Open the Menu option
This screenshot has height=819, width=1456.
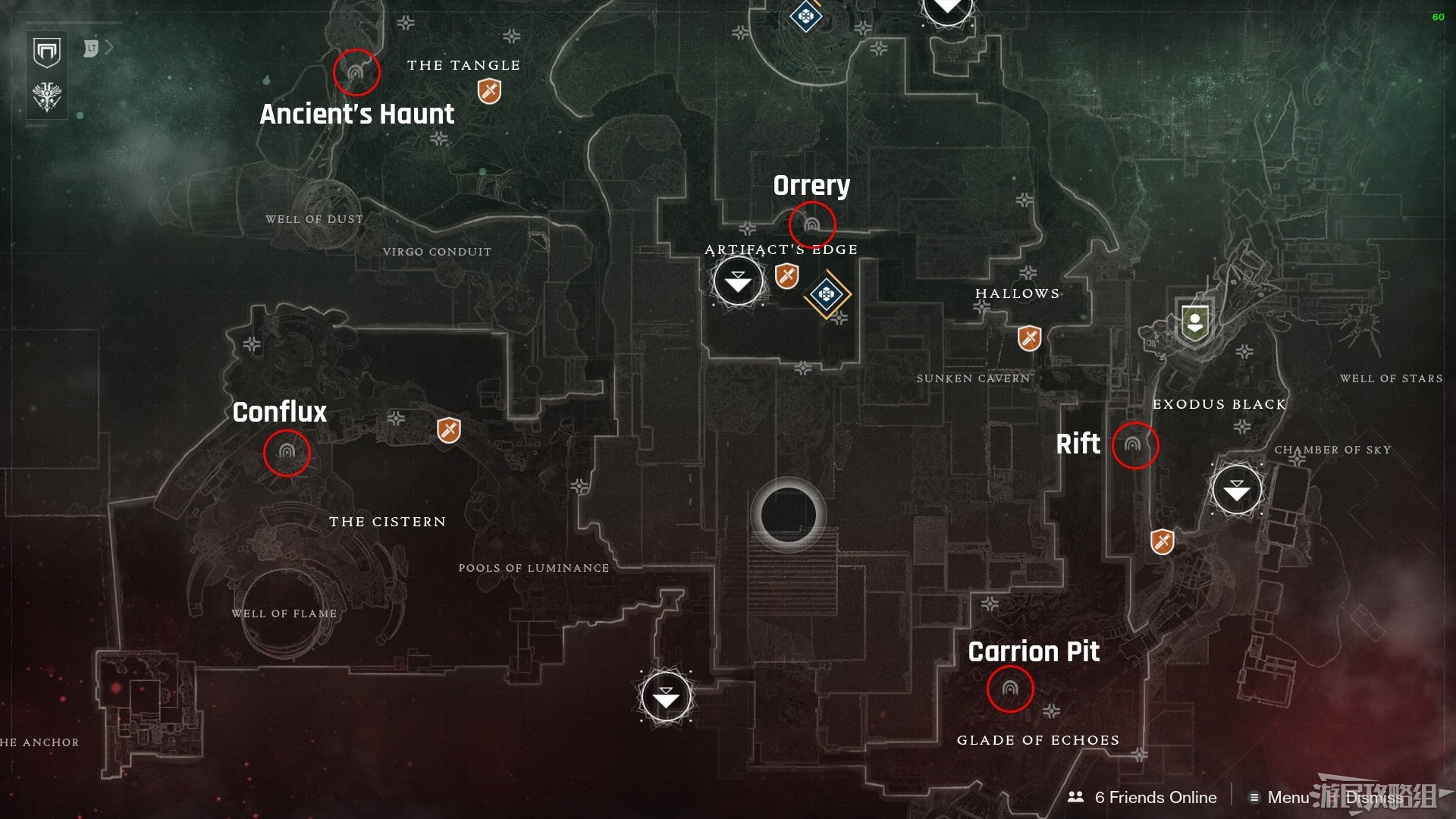point(1279,797)
